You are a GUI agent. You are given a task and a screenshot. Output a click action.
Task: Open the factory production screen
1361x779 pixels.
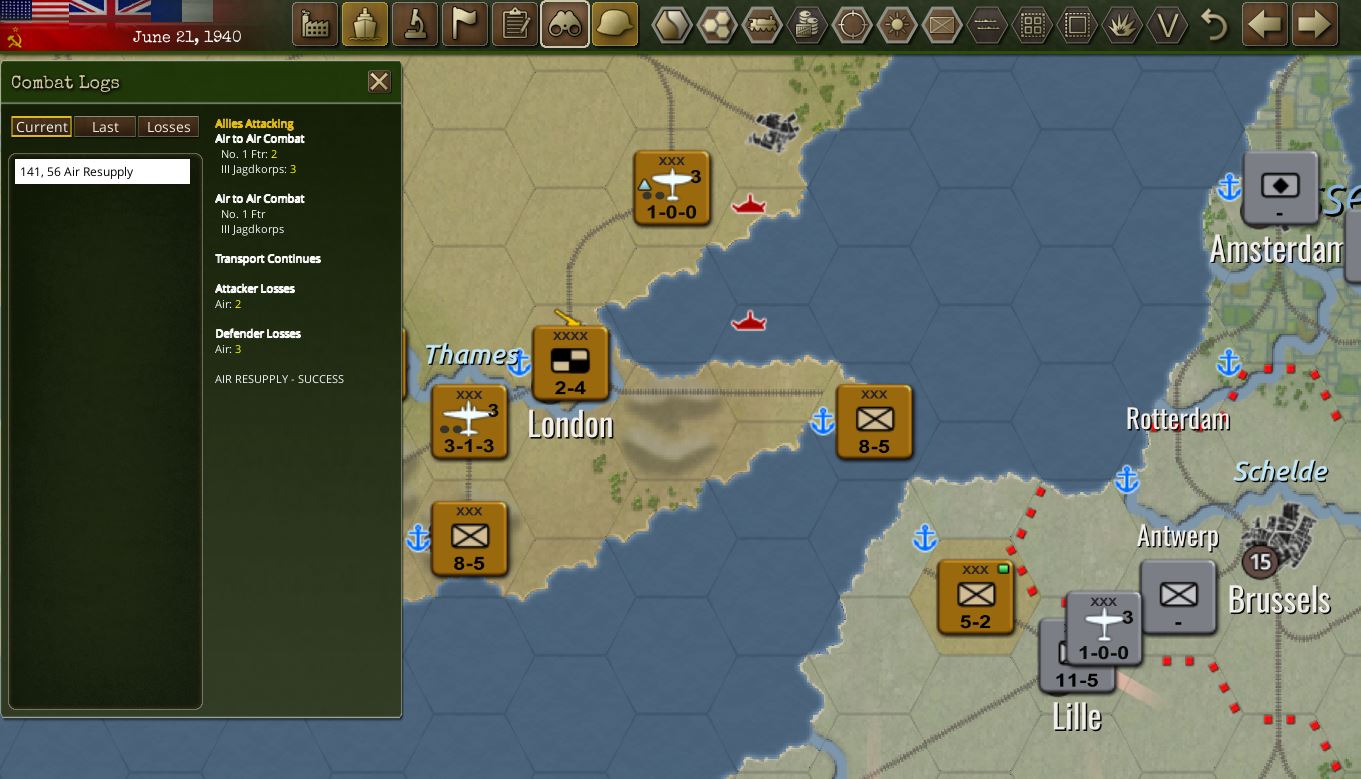click(315, 24)
